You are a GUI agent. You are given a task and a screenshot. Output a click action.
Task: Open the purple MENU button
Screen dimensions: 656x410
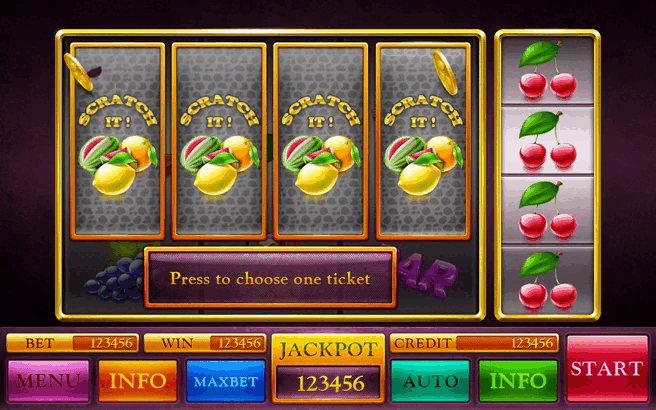[48, 380]
